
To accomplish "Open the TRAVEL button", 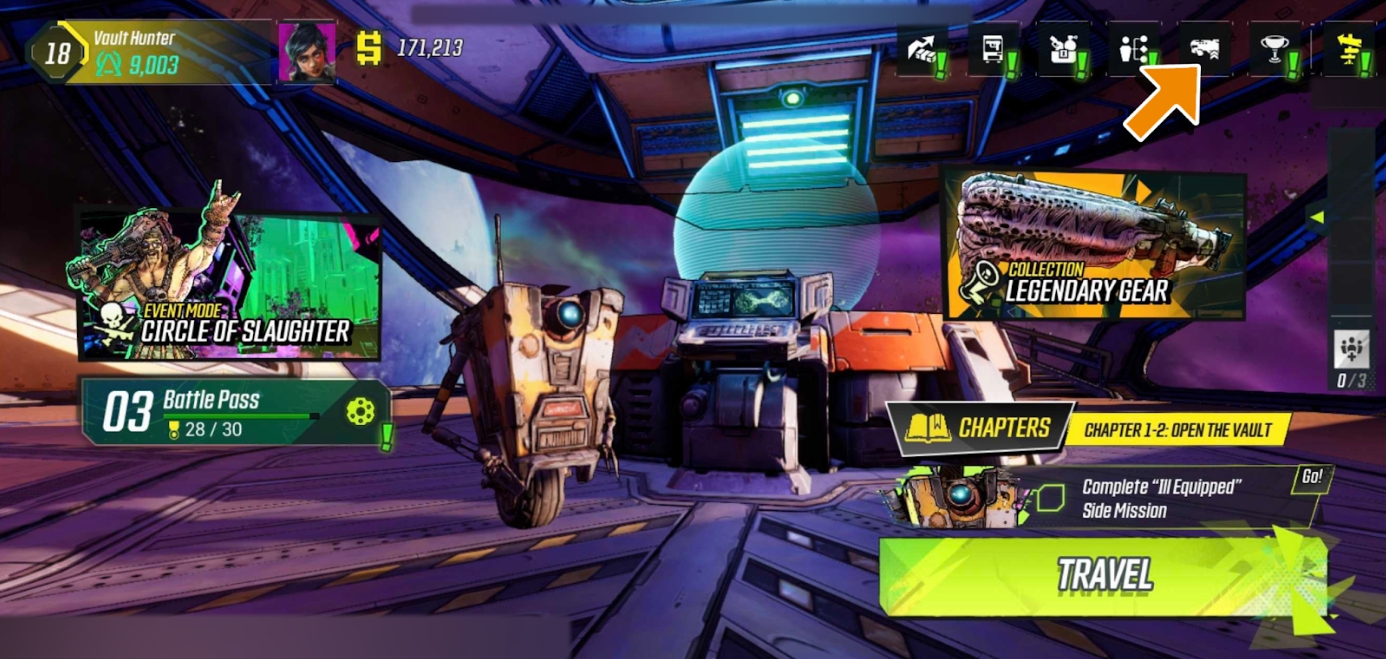I will 1104,575.
